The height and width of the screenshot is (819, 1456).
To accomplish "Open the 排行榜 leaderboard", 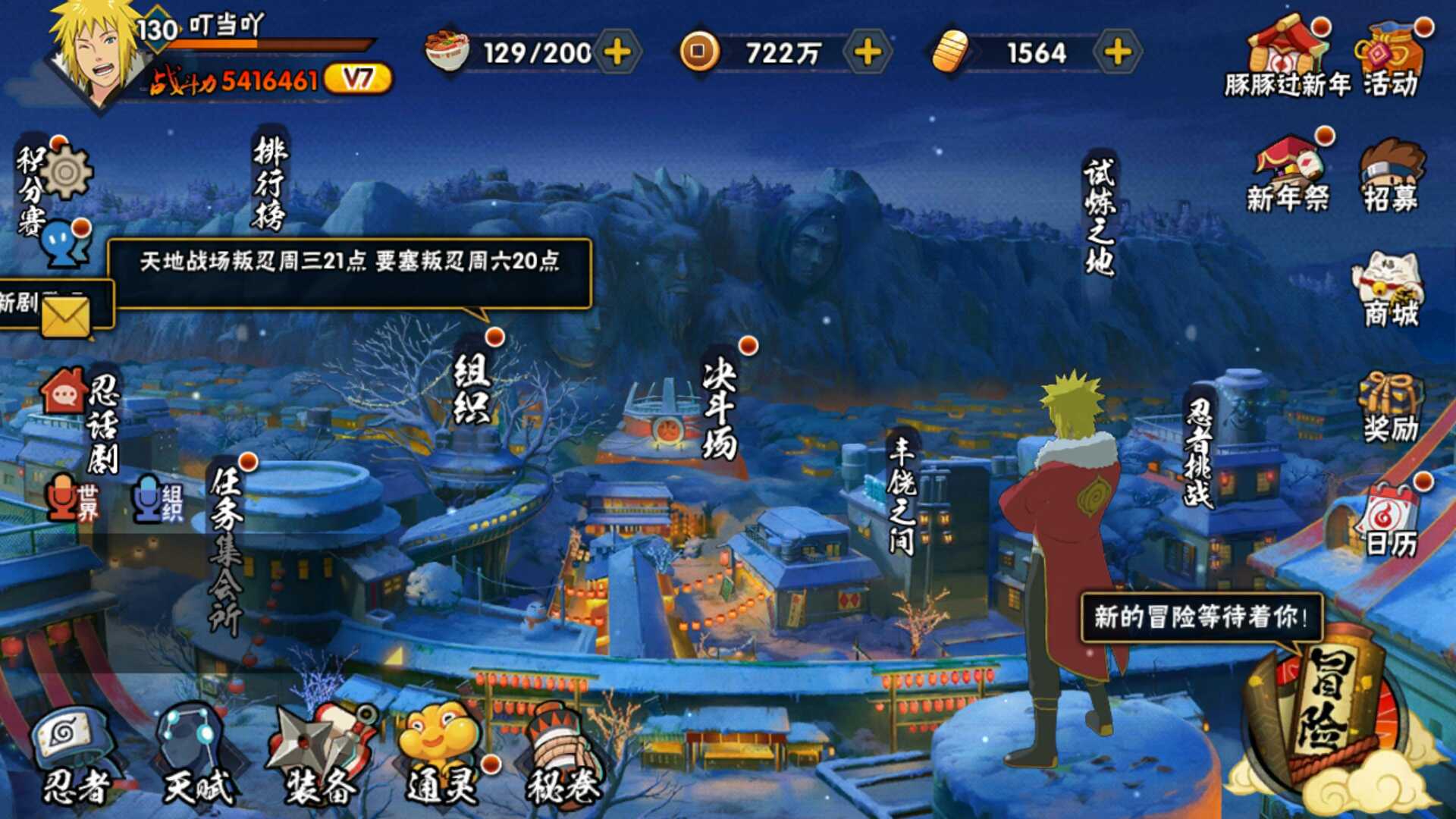I will (x=270, y=182).
